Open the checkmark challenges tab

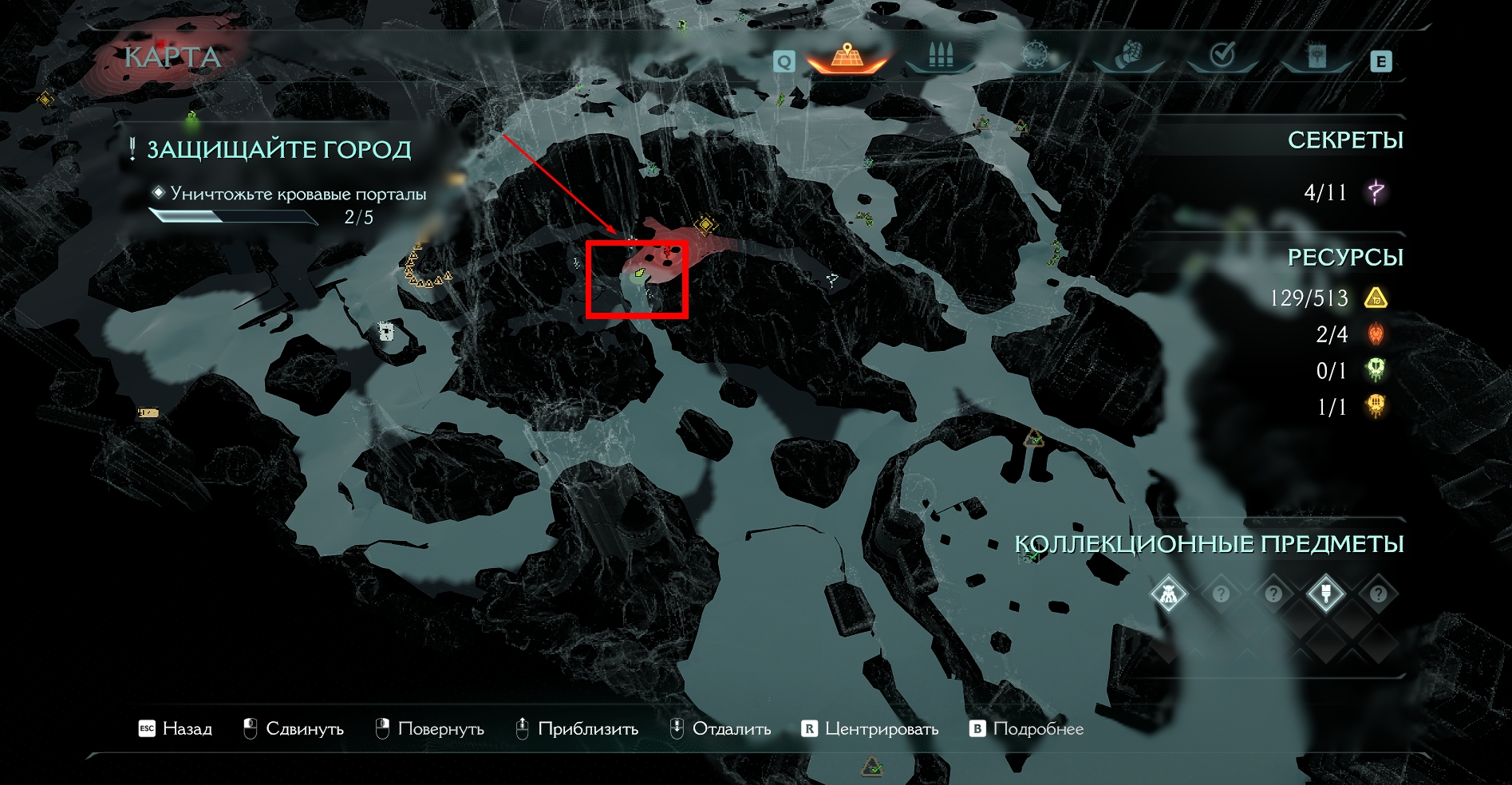click(1222, 56)
